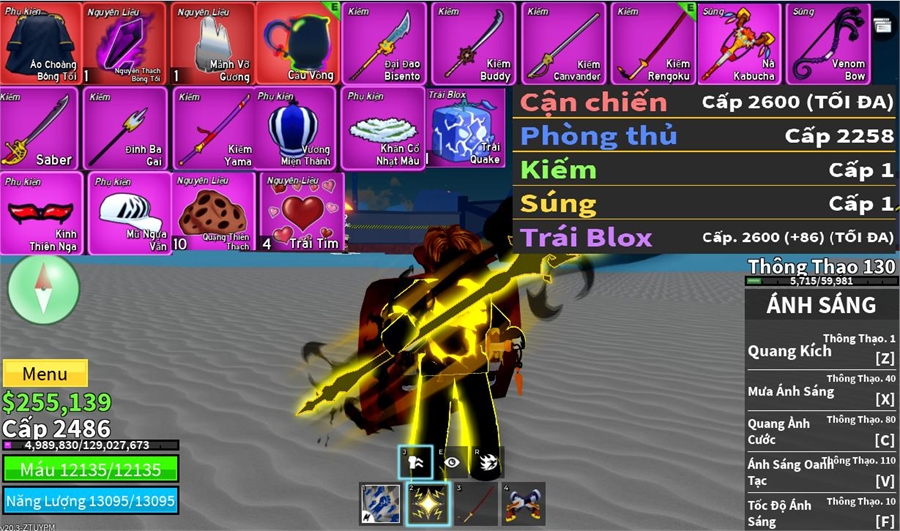
Task: Select the Saber sword in inventory
Action: [x=40, y=128]
